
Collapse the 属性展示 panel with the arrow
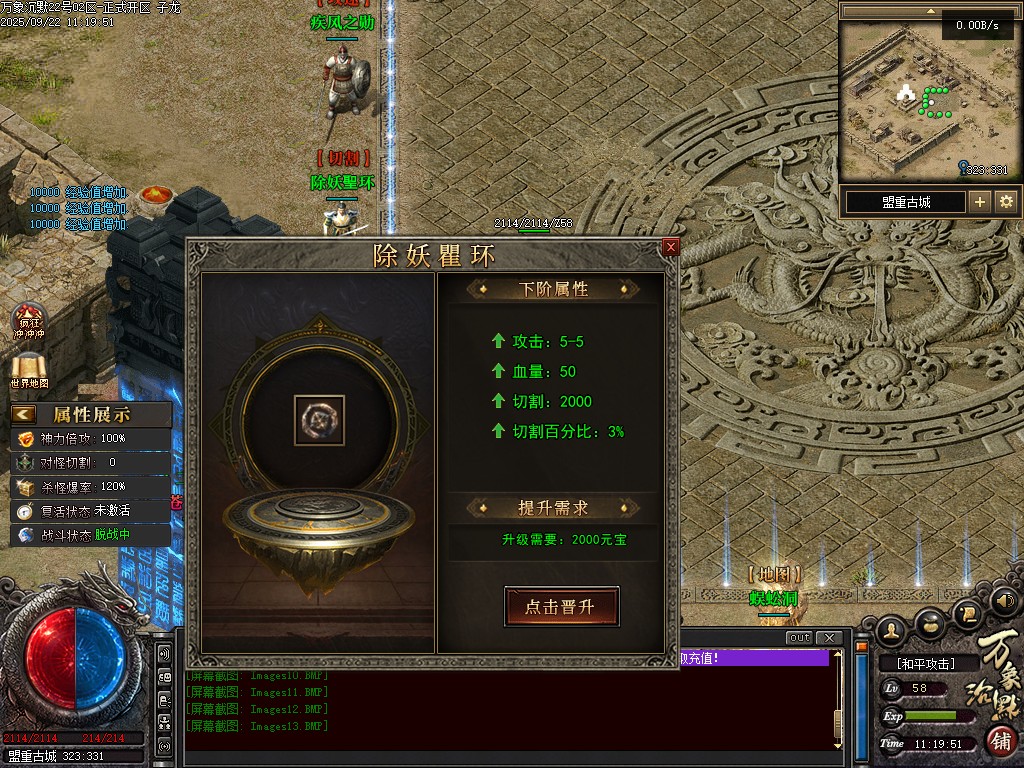point(24,414)
